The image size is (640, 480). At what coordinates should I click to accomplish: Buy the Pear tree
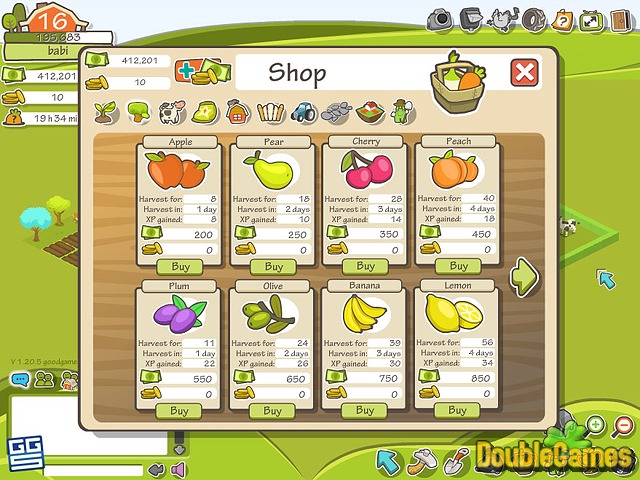click(x=273, y=267)
